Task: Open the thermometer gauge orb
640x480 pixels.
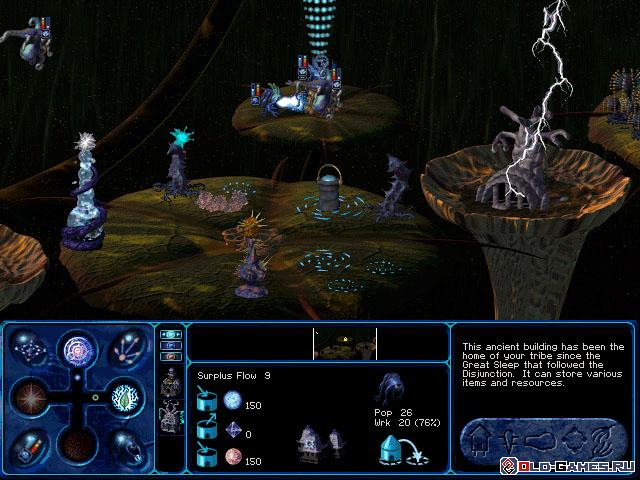Action: tap(32, 446)
